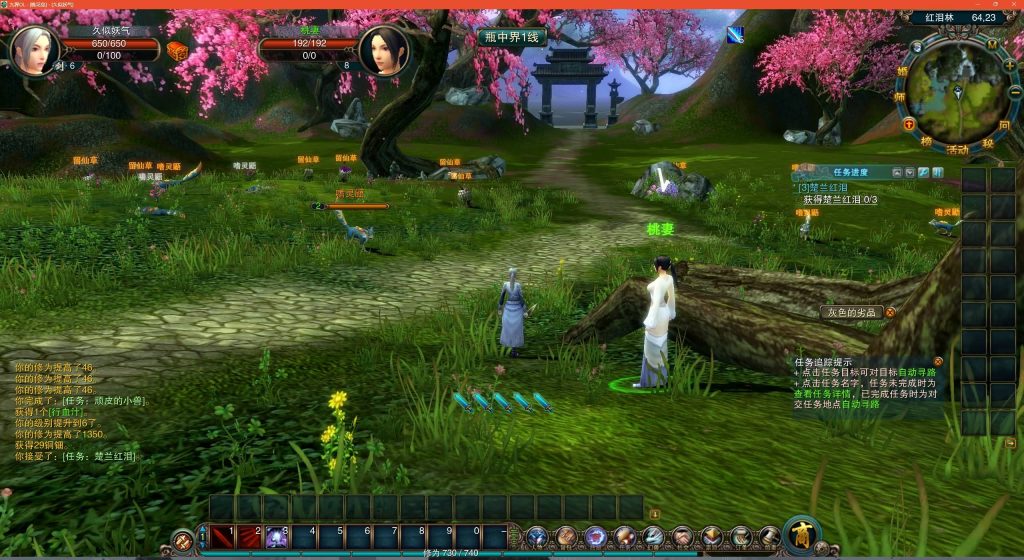1024x560 pixels.
Task: Activate the skill in hotbar slot 1
Action: coord(222,537)
